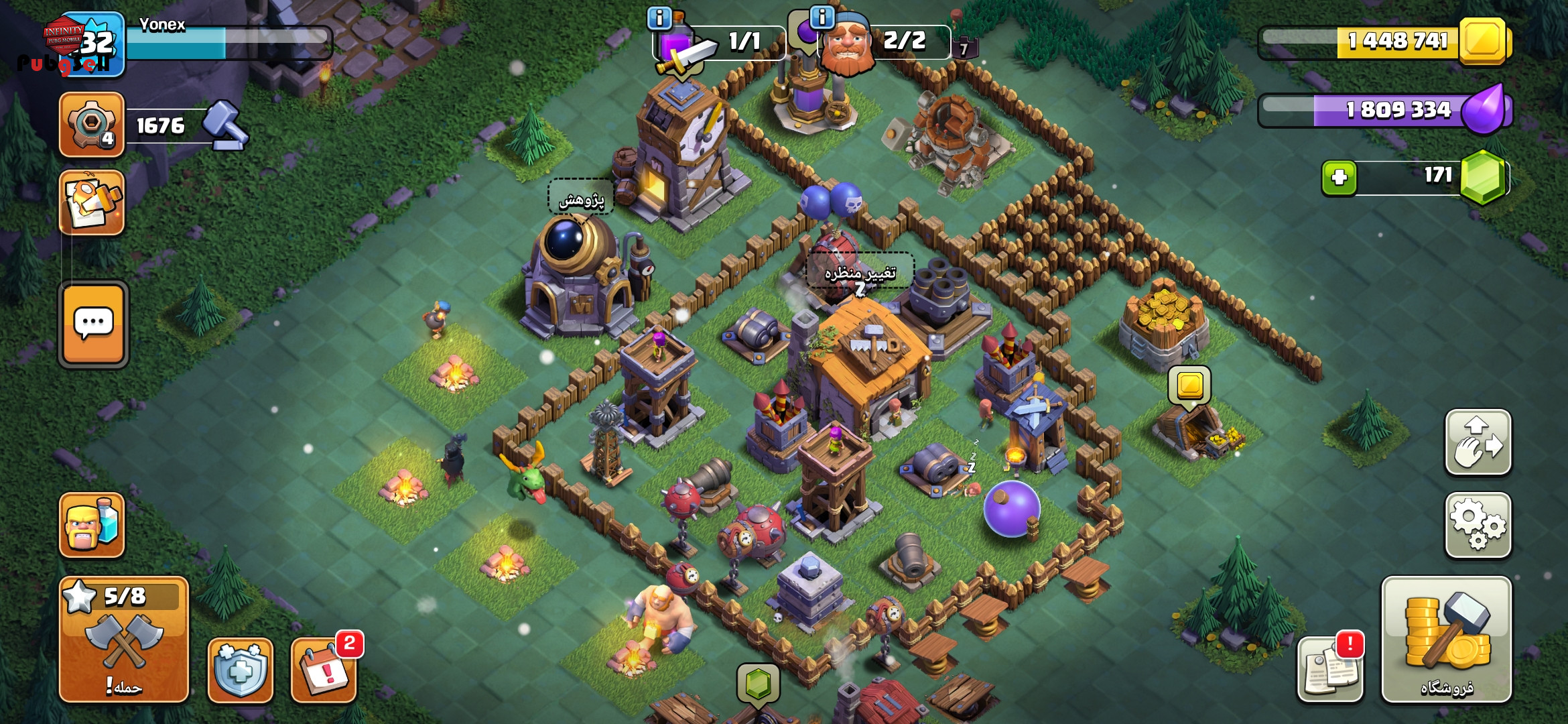This screenshot has width=1568, height=724.
Task: Add gems using the green plus button
Action: click(1339, 178)
